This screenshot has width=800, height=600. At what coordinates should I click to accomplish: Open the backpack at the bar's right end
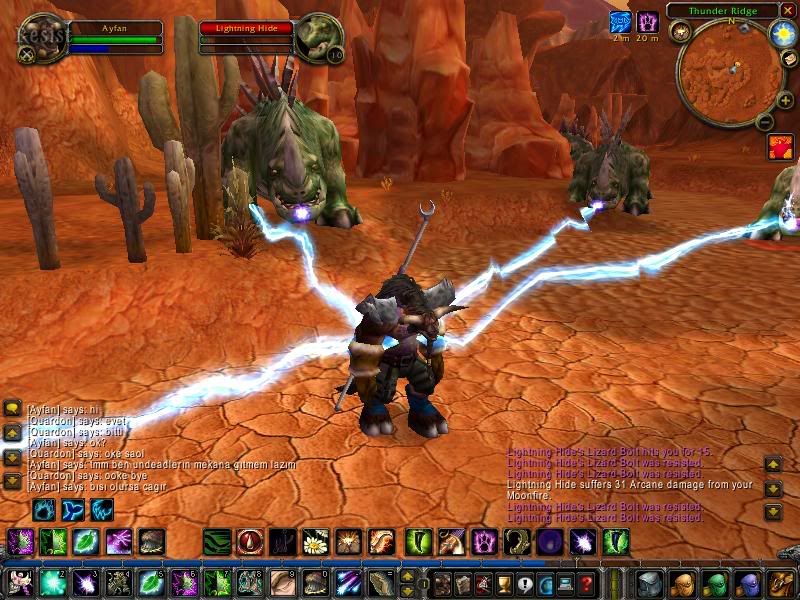point(780,582)
